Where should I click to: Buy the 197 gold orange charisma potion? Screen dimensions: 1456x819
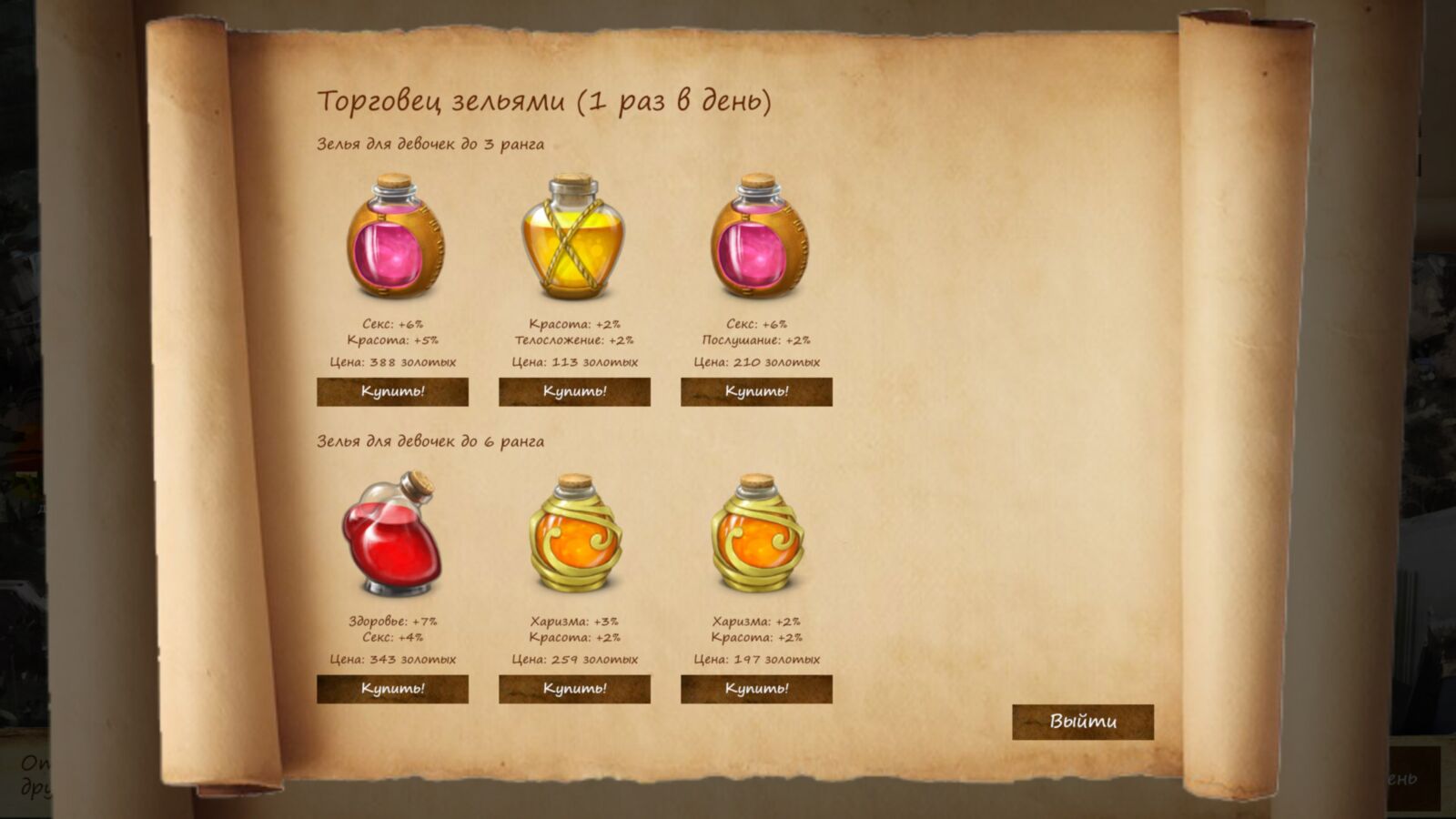[x=756, y=689]
